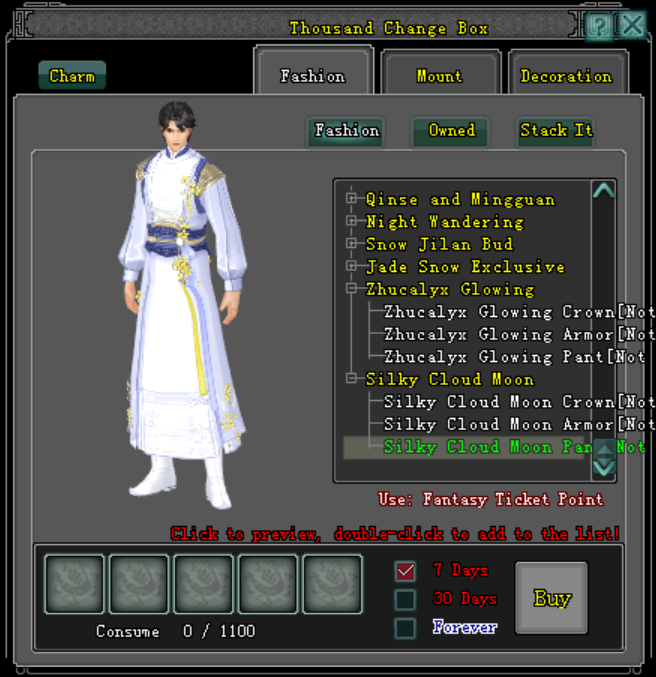This screenshot has height=677, width=656.
Task: Expand the Qinse and Mingguan set
Action: (x=352, y=199)
